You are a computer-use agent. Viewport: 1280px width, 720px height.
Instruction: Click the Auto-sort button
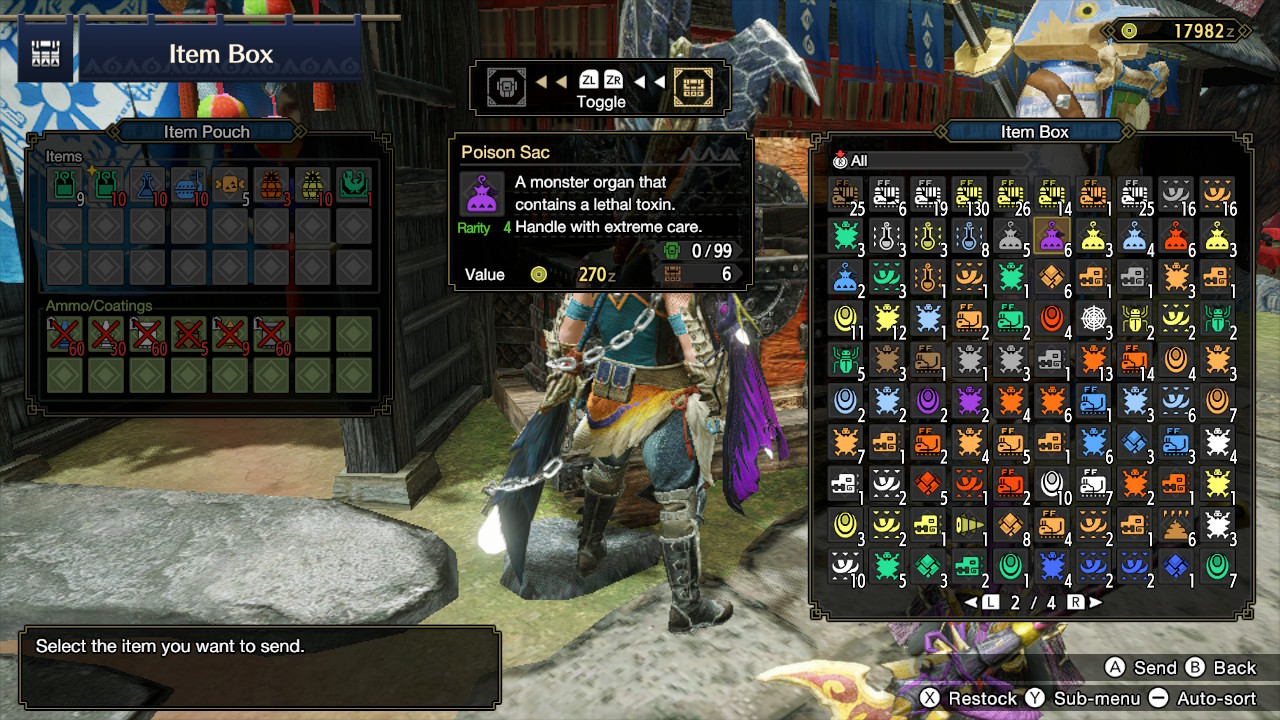(x=1211, y=697)
